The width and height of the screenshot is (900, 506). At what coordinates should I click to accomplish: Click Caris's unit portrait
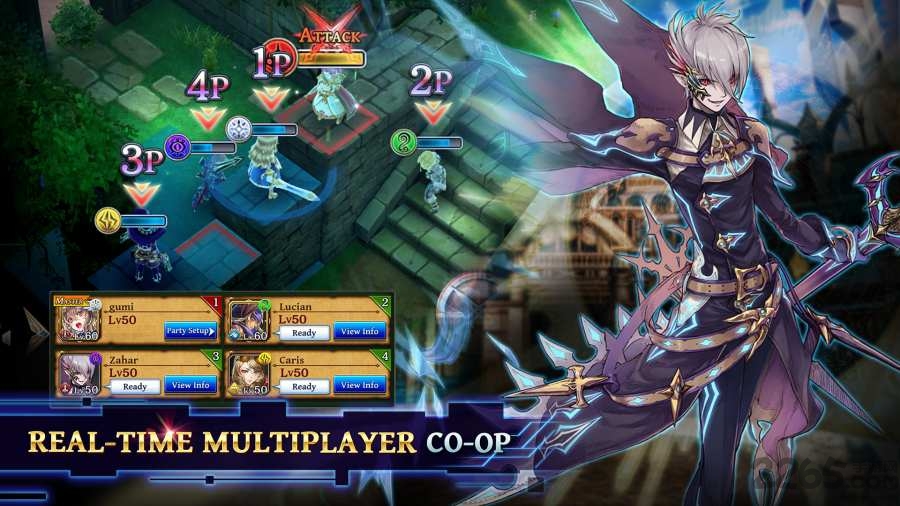click(246, 374)
